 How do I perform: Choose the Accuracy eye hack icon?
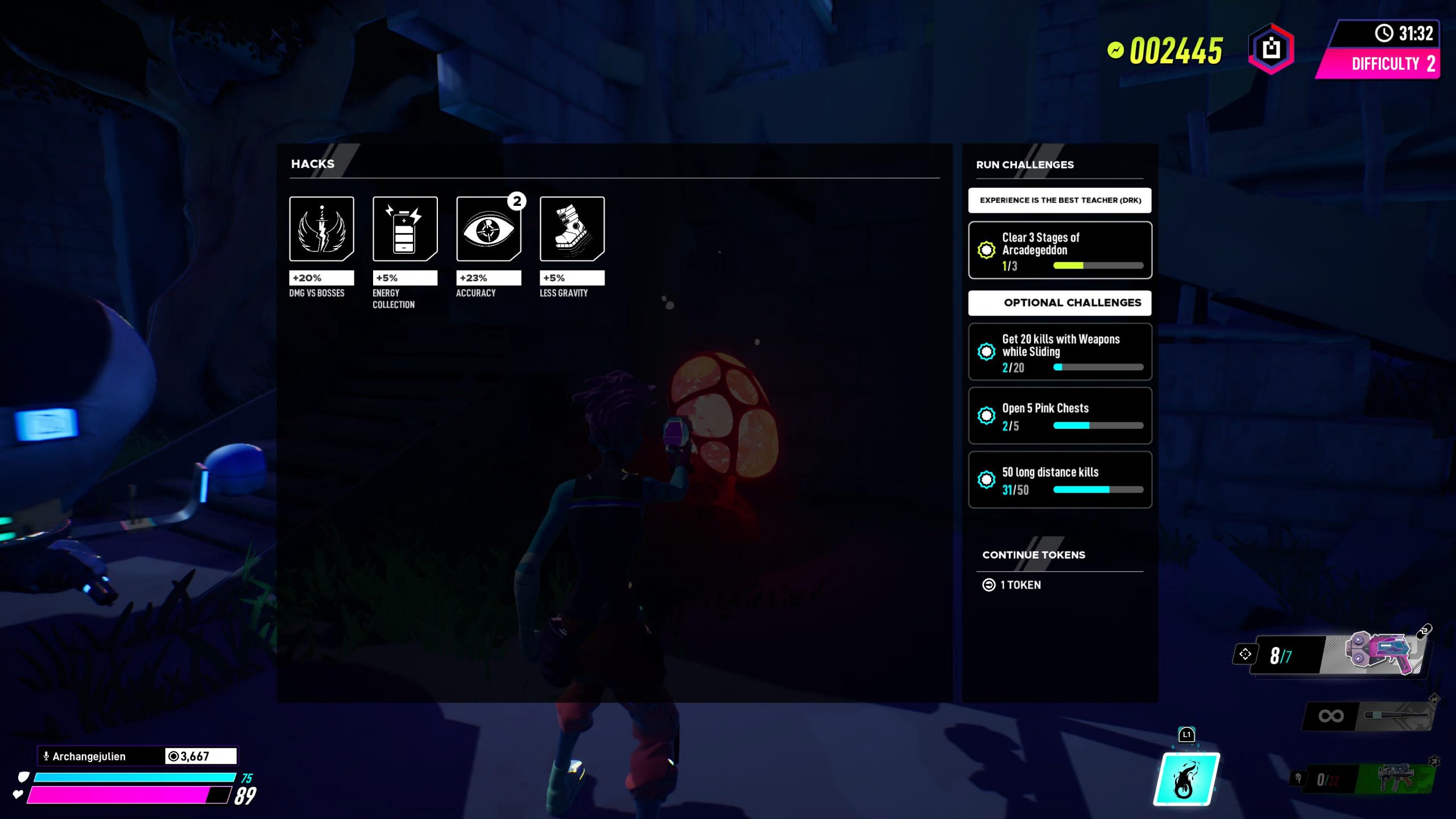[488, 229]
